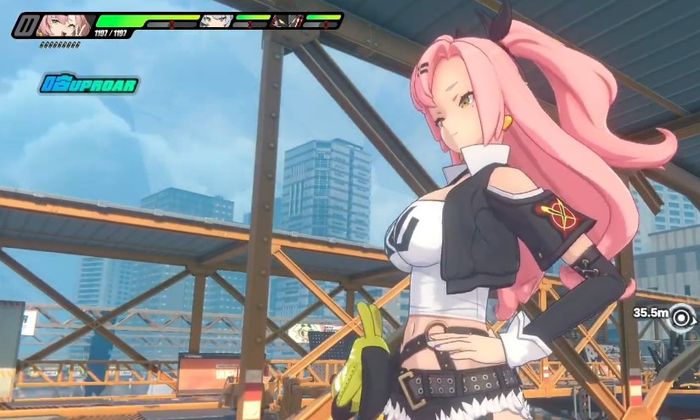Switch to the dark-haired third squad member
The height and width of the screenshot is (420, 700).
pos(287,20)
